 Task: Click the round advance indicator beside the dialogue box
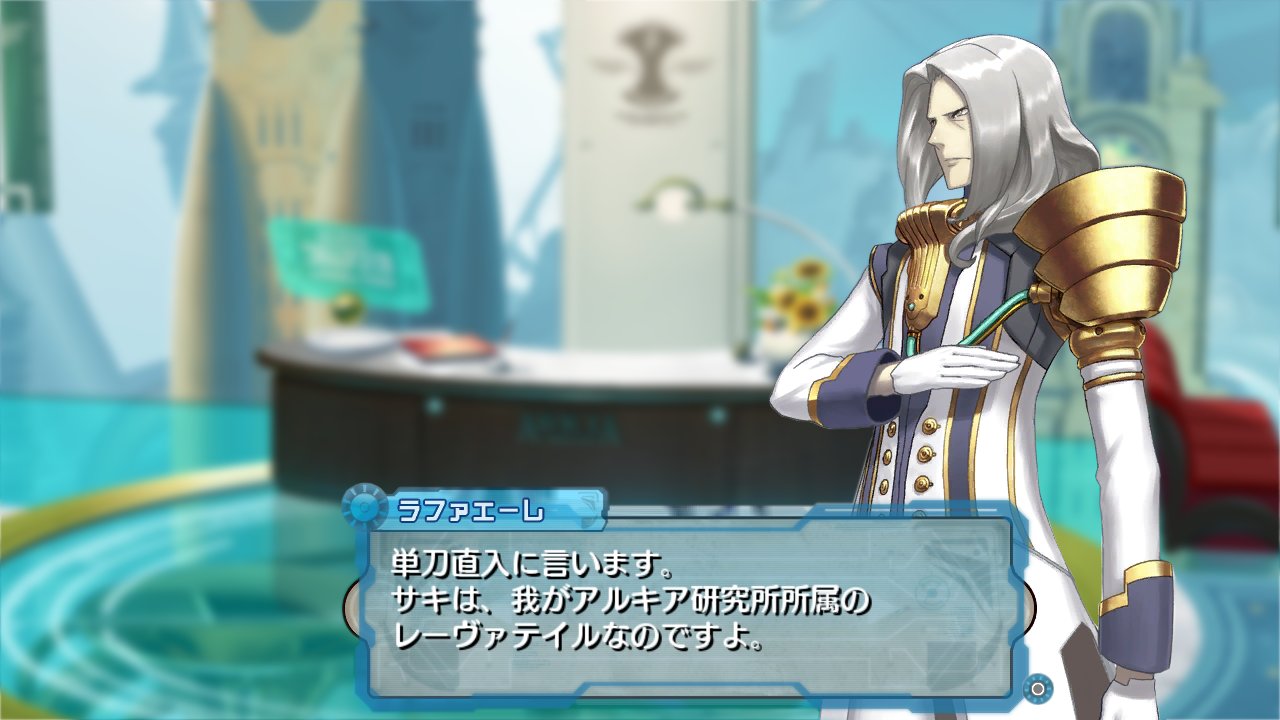click(1038, 688)
